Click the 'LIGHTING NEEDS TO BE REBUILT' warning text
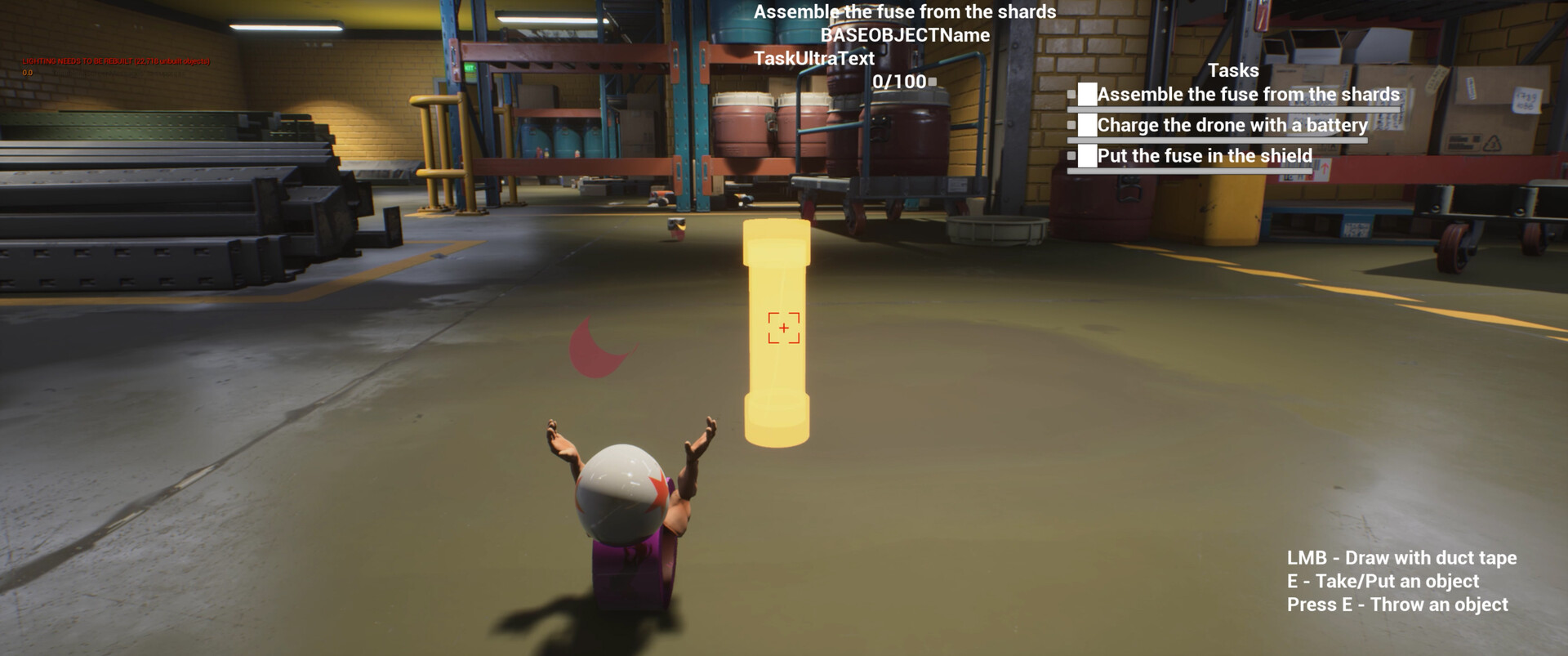 [x=114, y=60]
